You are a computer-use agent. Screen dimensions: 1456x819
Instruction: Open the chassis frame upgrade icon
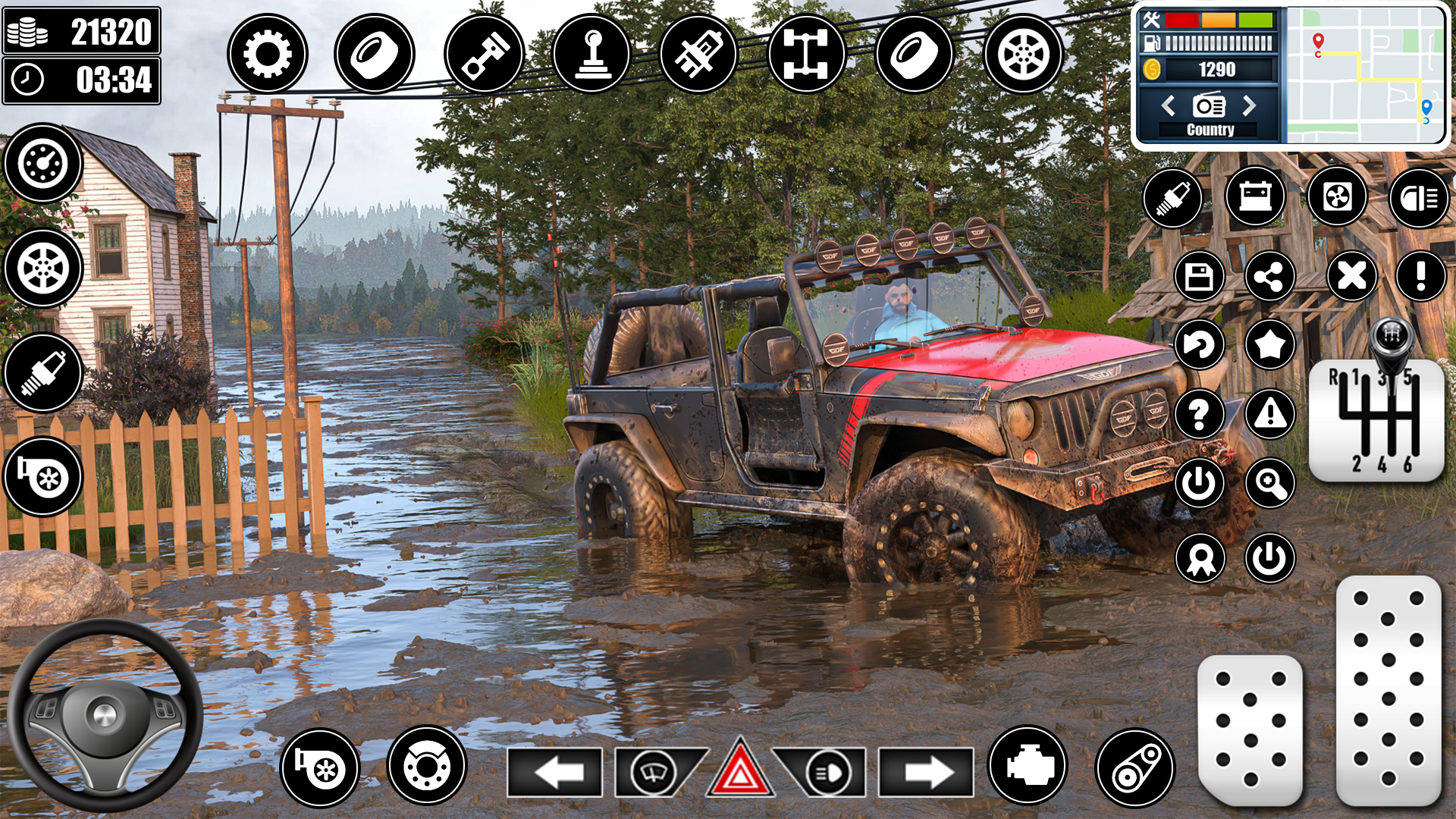tap(806, 54)
